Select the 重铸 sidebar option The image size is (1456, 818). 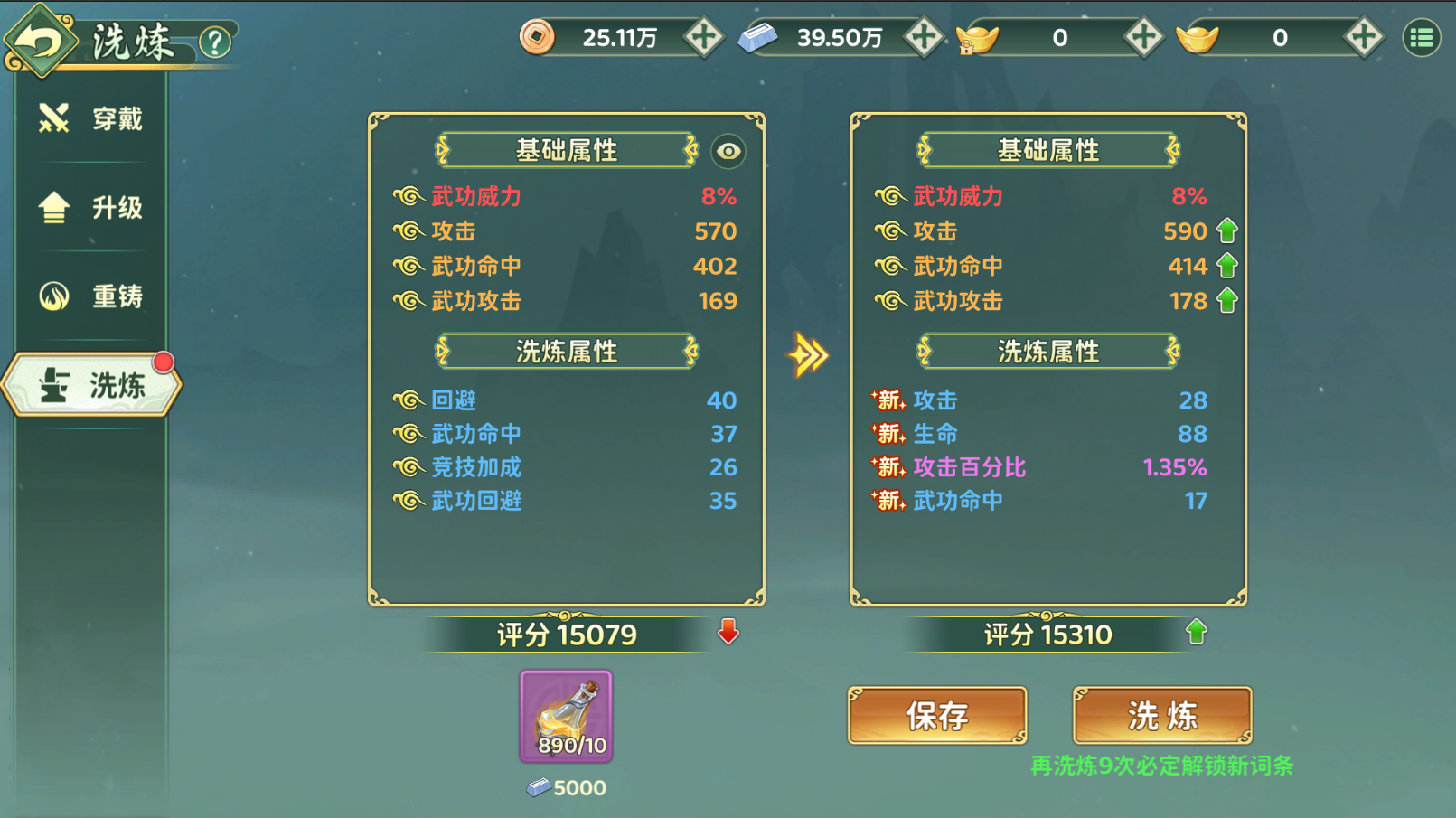(x=52, y=296)
